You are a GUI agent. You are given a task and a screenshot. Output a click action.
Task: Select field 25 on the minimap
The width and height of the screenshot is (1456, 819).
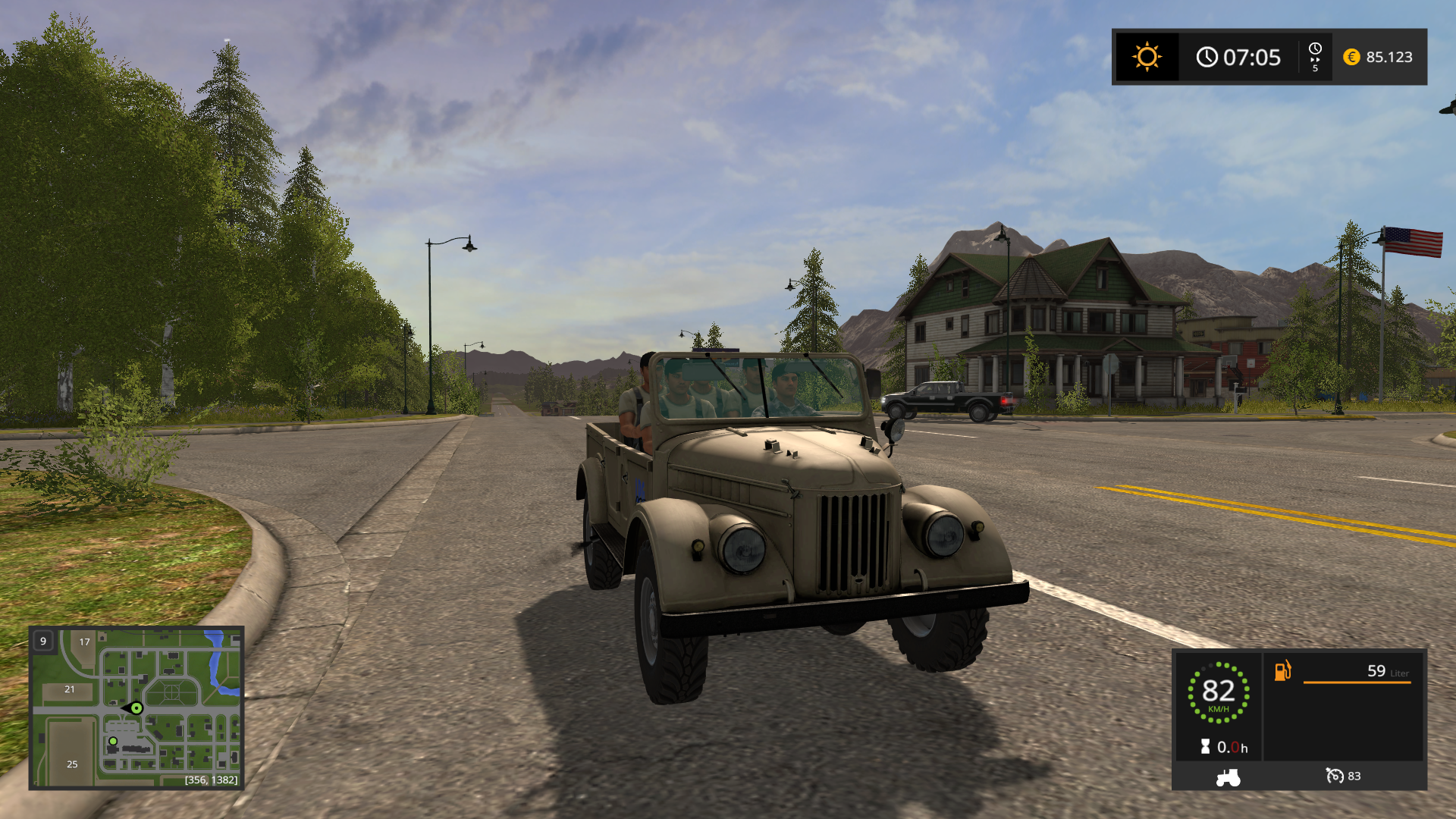pos(72,764)
